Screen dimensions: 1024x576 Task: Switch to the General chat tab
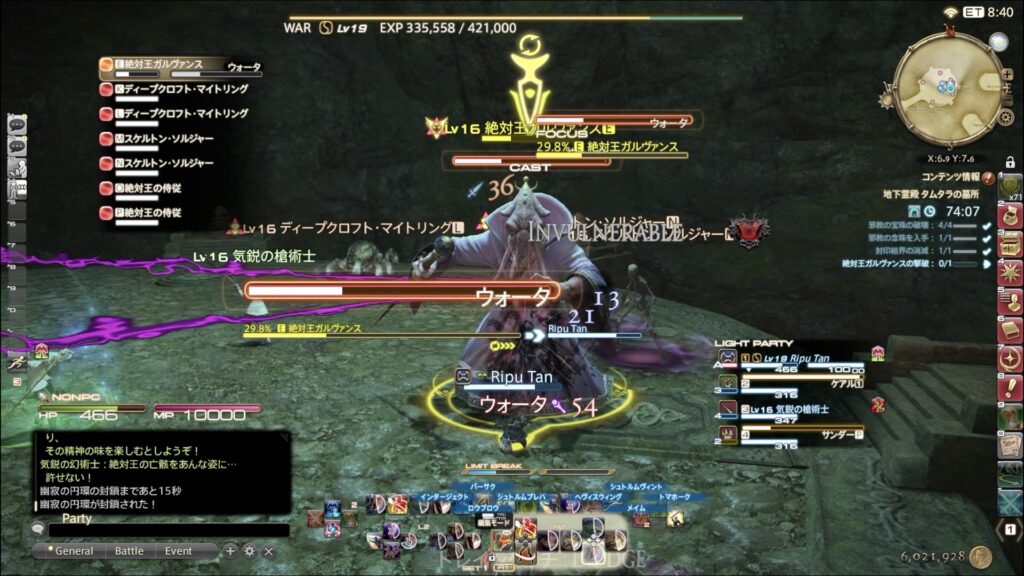coord(73,551)
